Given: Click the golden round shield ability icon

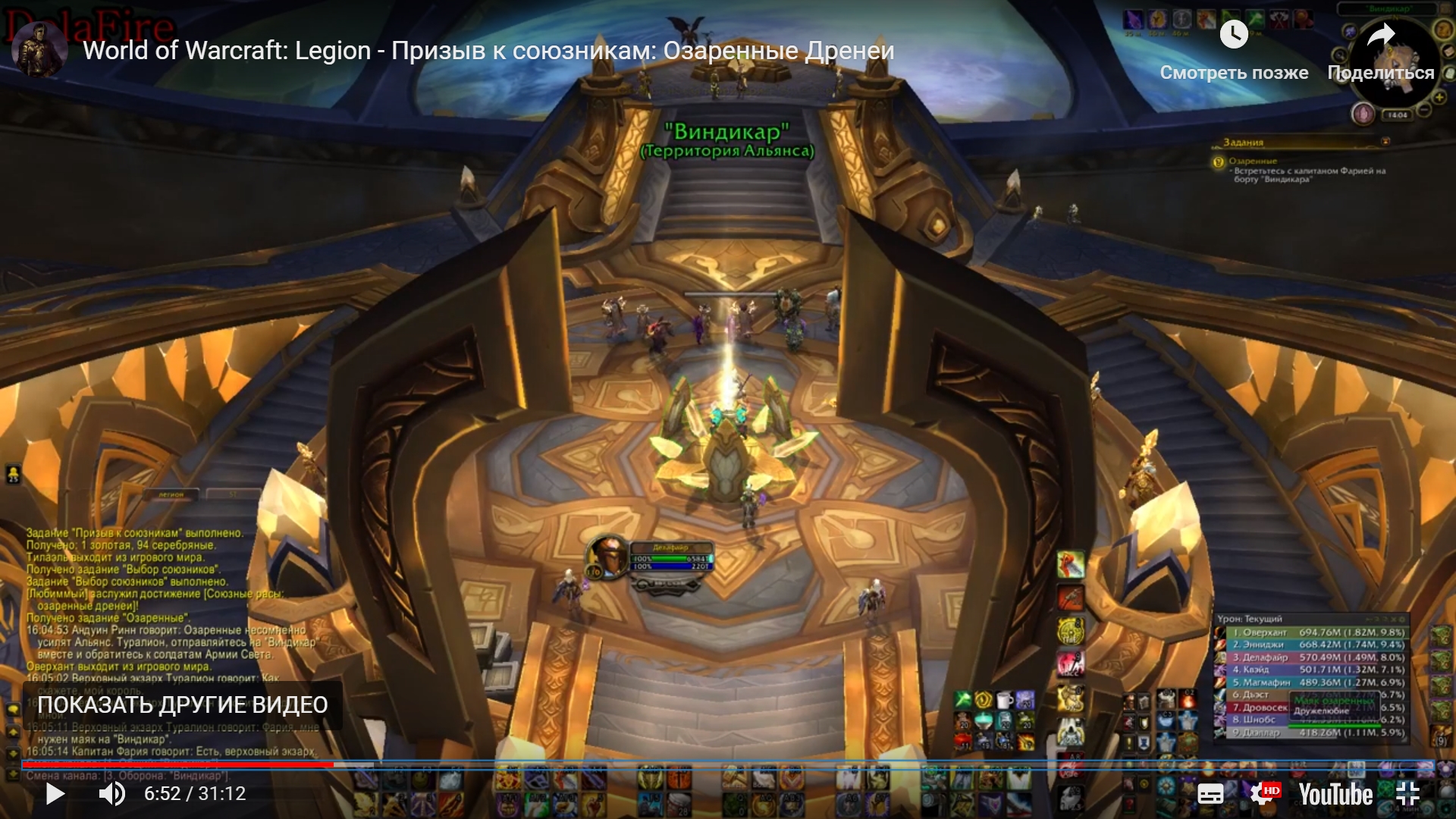Looking at the screenshot, I should click(x=1070, y=631).
